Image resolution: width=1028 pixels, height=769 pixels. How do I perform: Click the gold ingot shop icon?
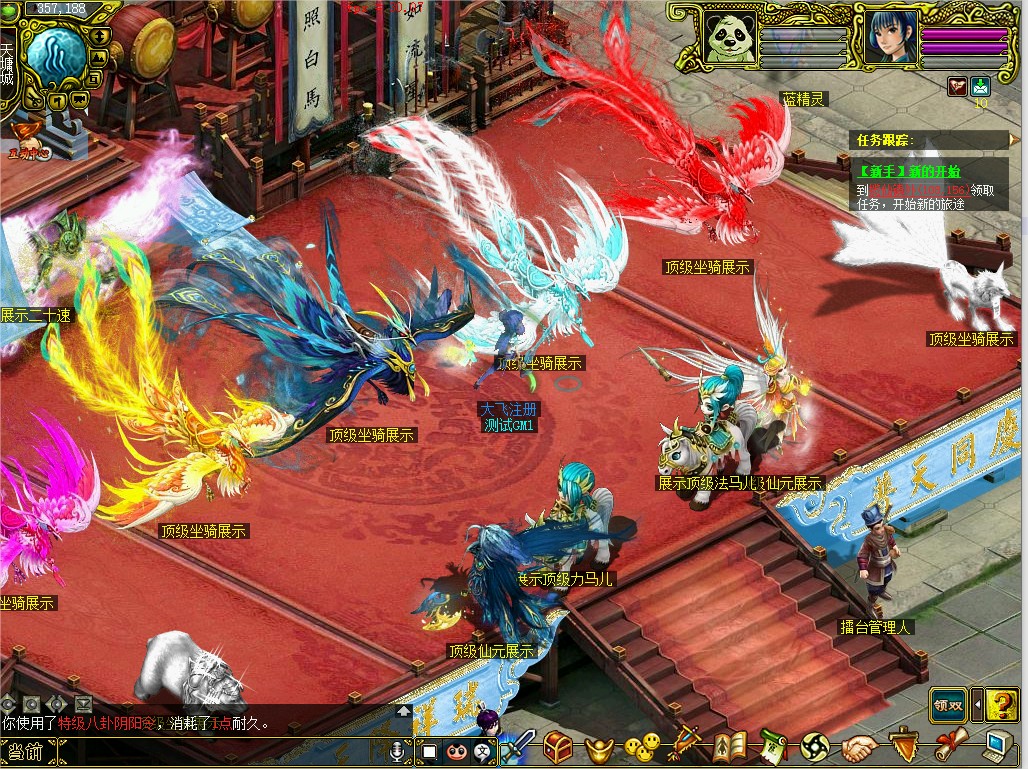598,746
